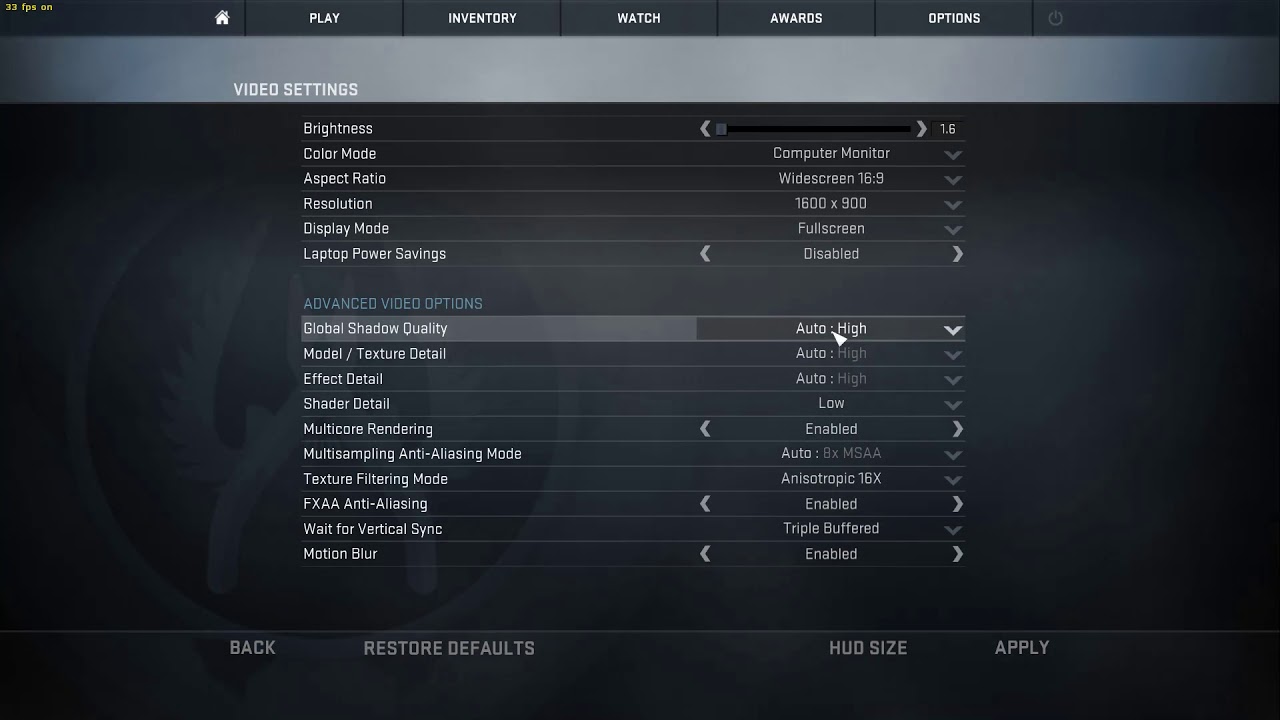Viewport: 1280px width, 720px height.
Task: Click the home icon in the menu bar
Action: (x=221, y=17)
